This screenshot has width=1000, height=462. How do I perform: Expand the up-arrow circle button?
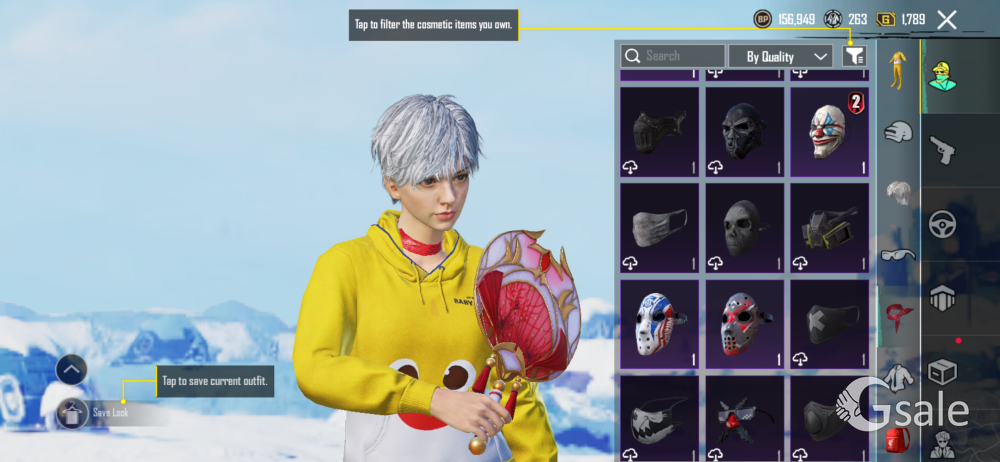[x=71, y=370]
